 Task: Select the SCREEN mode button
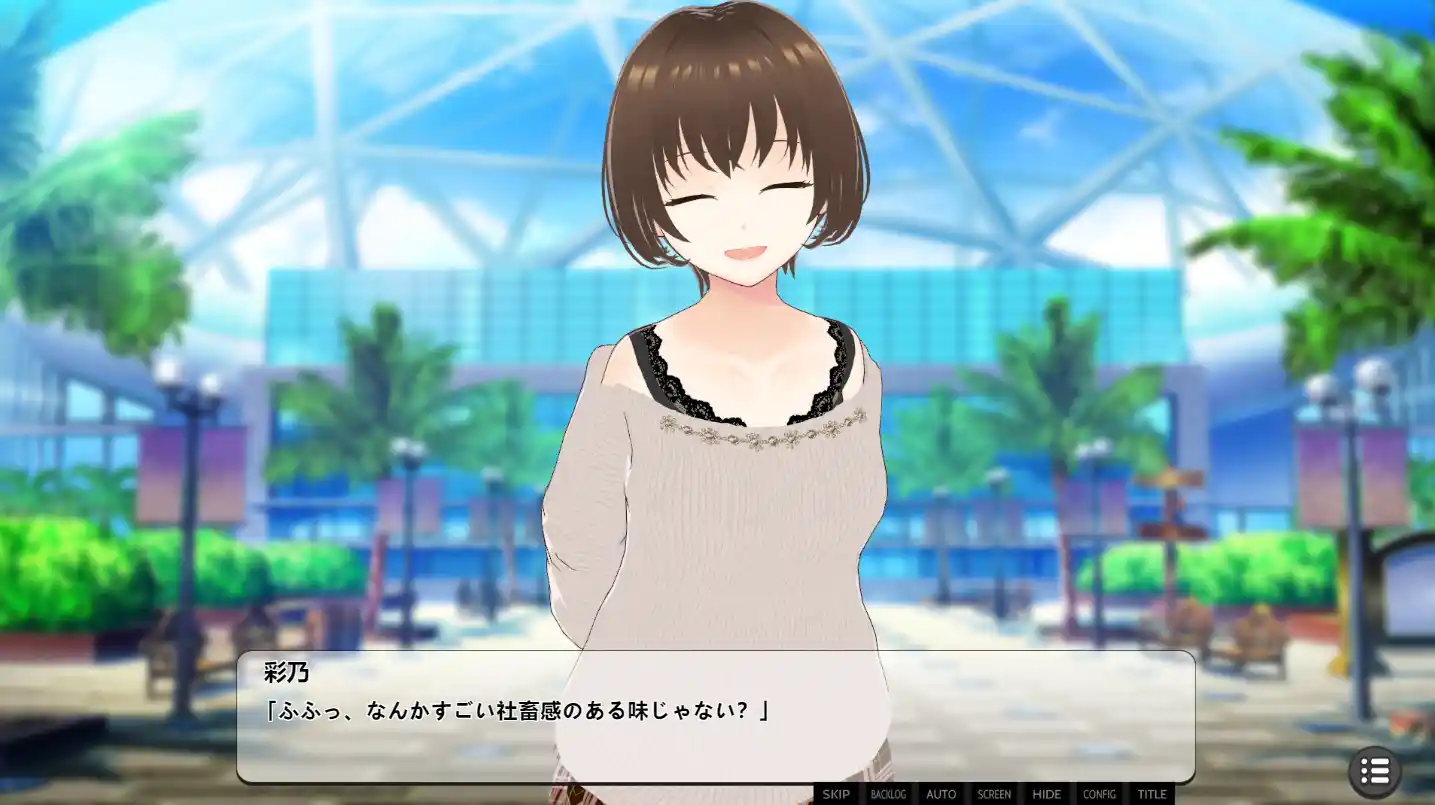(994, 794)
